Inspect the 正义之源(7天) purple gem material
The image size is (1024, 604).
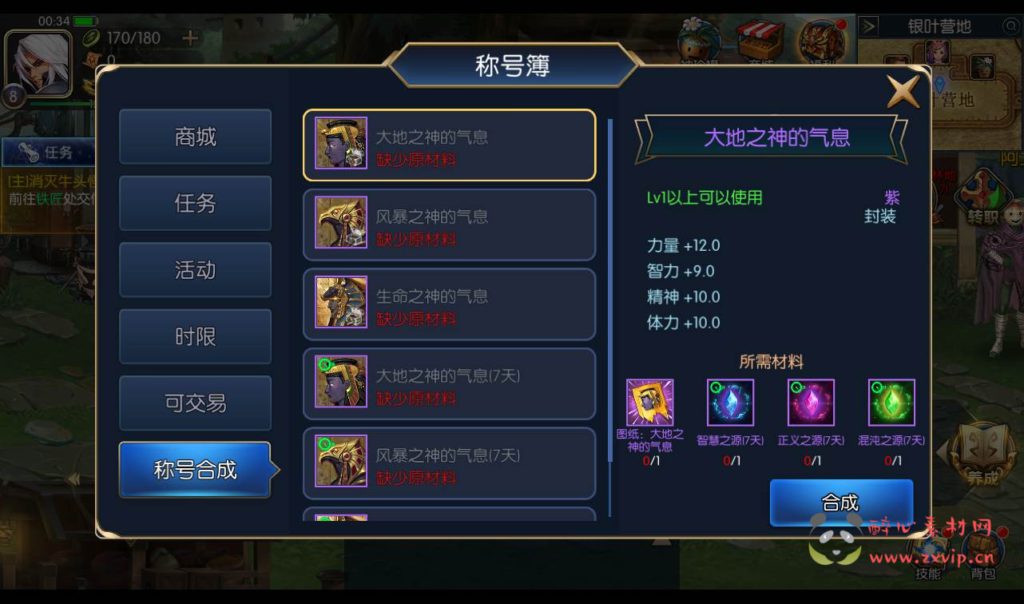click(x=811, y=403)
